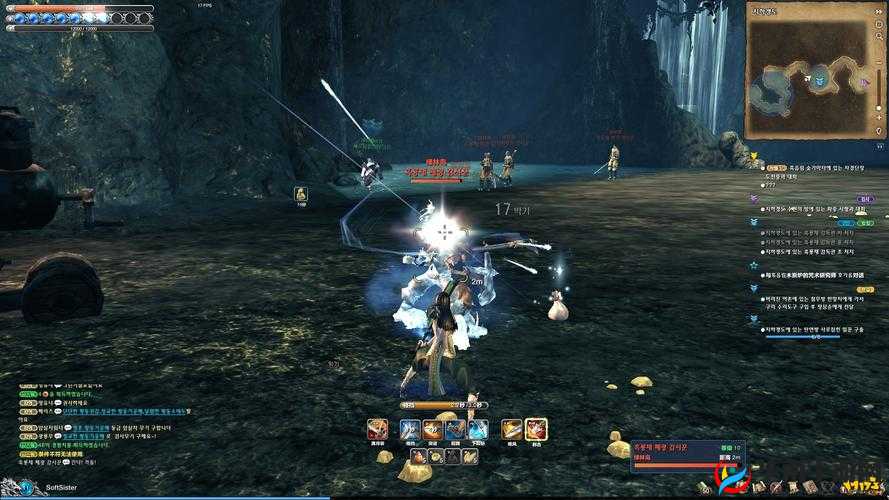Image resolution: width=889 pixels, height=500 pixels.
Task: Use the blue sword slash skill
Action: coord(410,429)
